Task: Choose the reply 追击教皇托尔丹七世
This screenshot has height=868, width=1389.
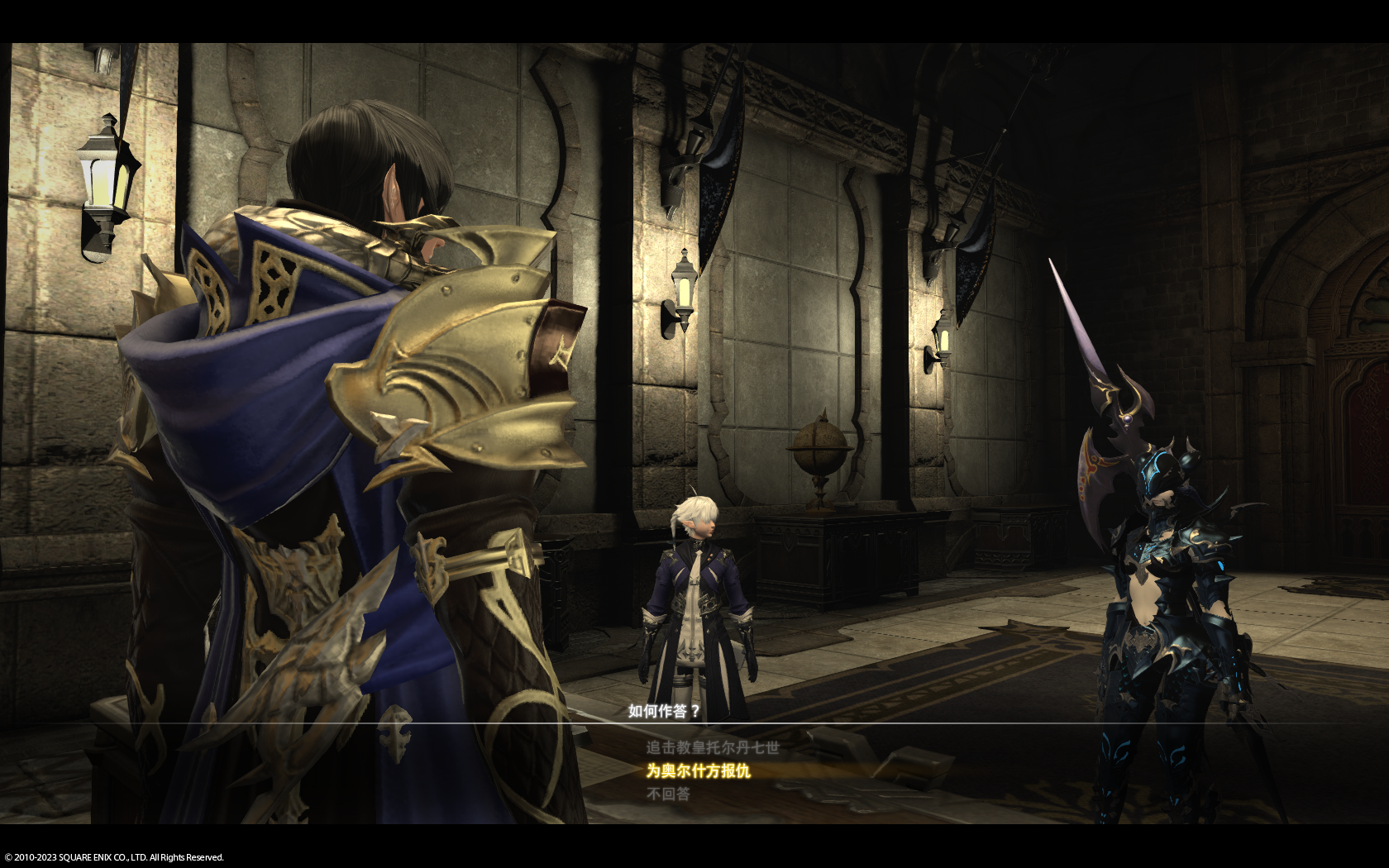Action: coord(712,747)
